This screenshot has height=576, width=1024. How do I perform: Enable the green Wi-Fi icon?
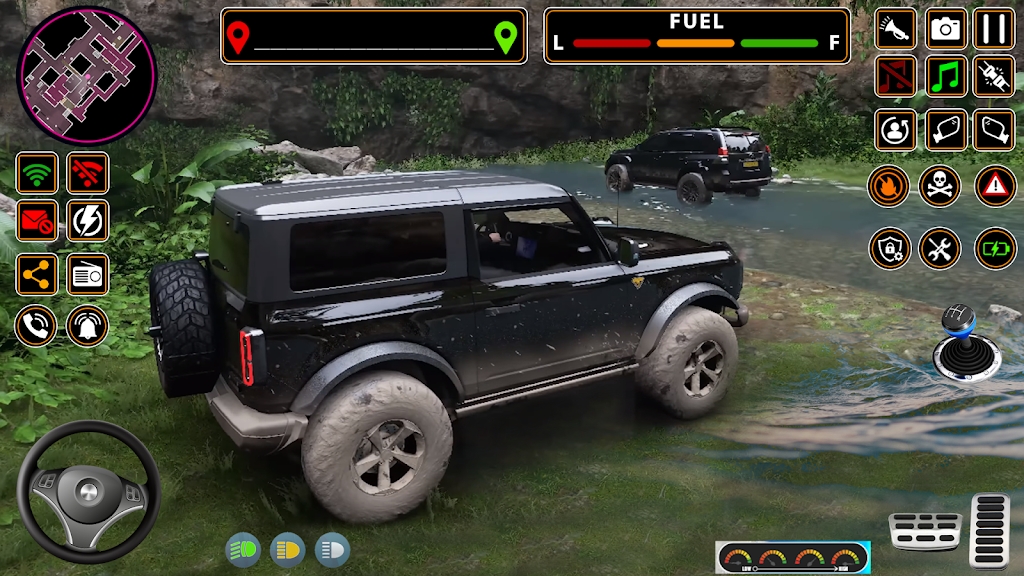(37, 173)
